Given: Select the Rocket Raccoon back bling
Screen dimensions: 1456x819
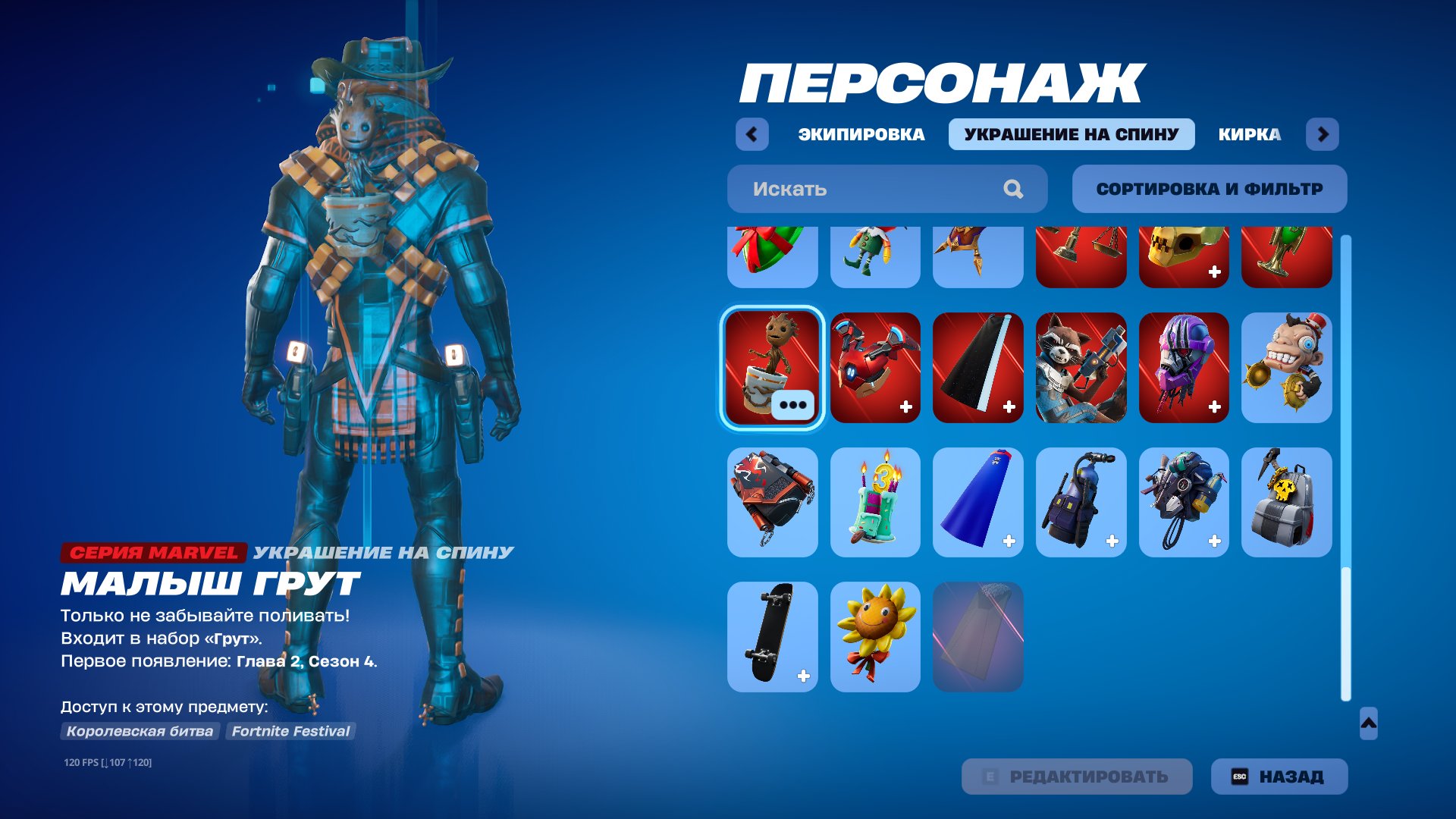Looking at the screenshot, I should [1081, 367].
